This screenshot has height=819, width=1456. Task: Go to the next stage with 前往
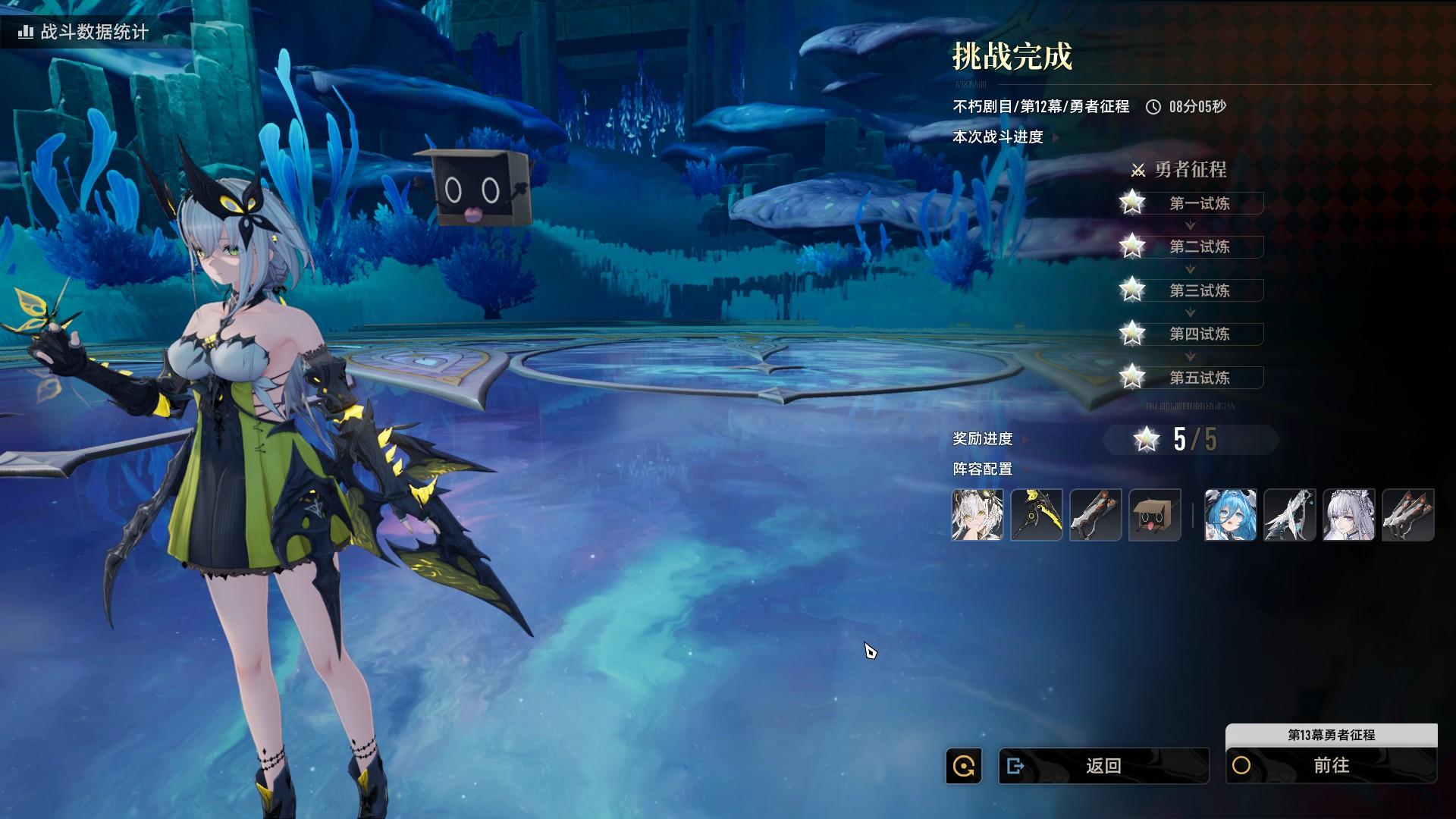click(x=1331, y=766)
